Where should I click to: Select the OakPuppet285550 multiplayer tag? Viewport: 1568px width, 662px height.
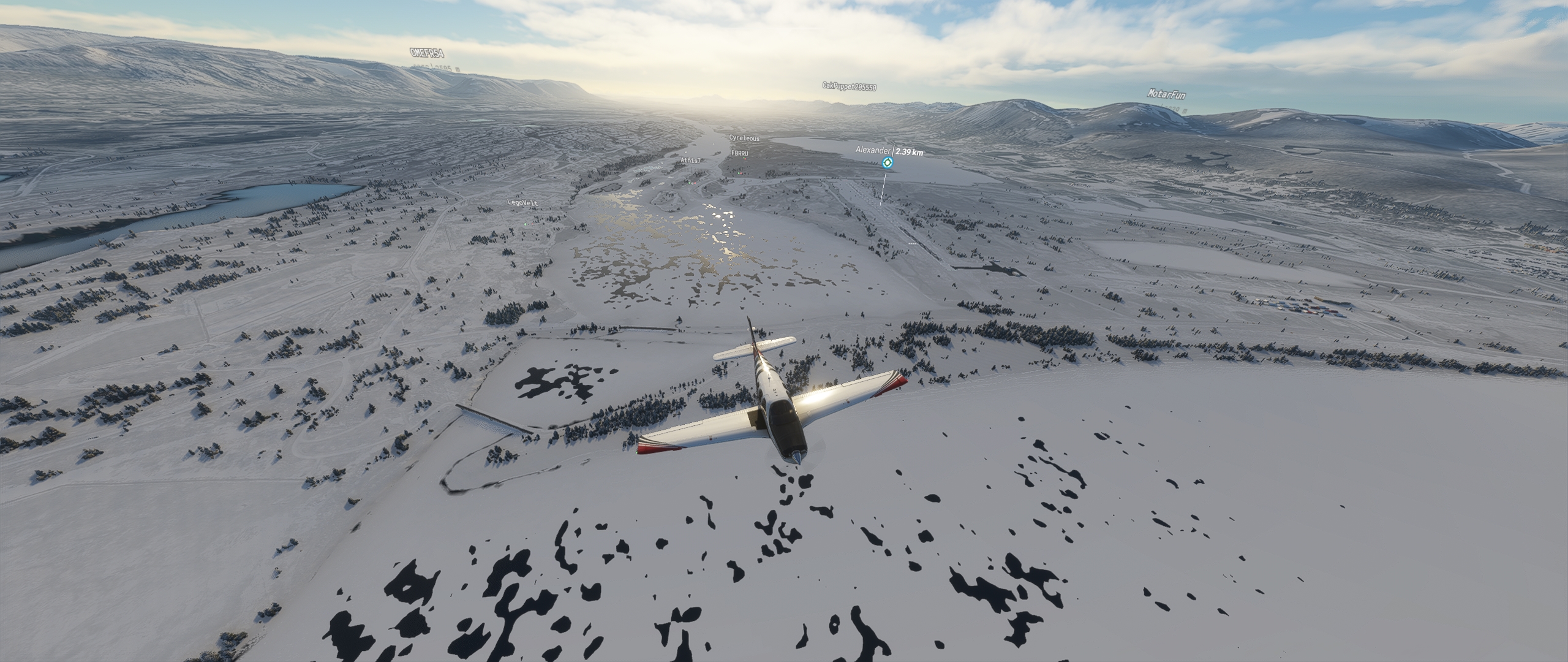coord(849,86)
